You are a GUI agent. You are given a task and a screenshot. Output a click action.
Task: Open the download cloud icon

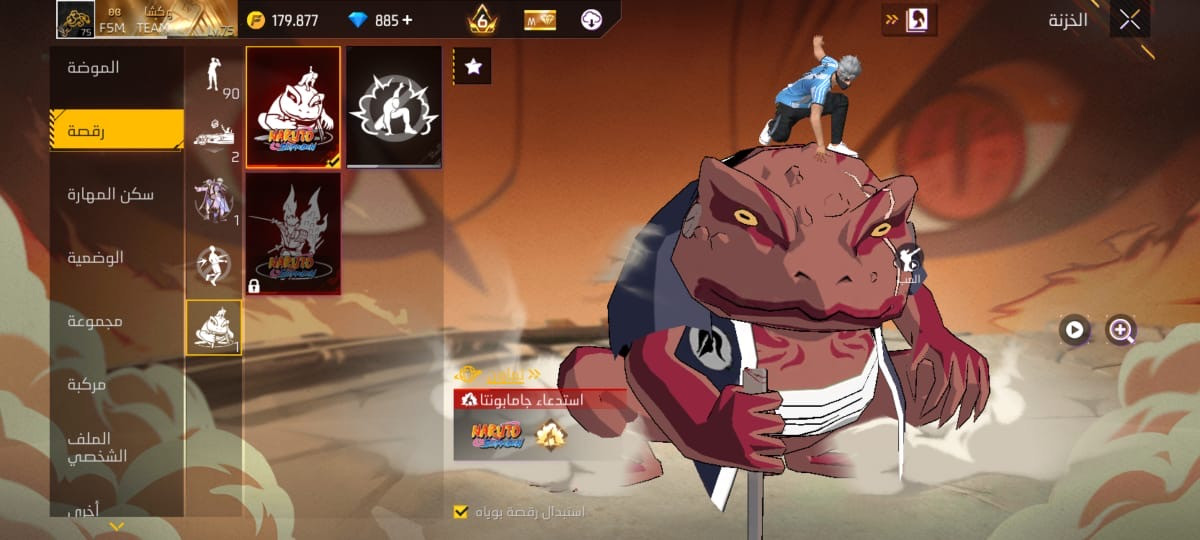[592, 20]
